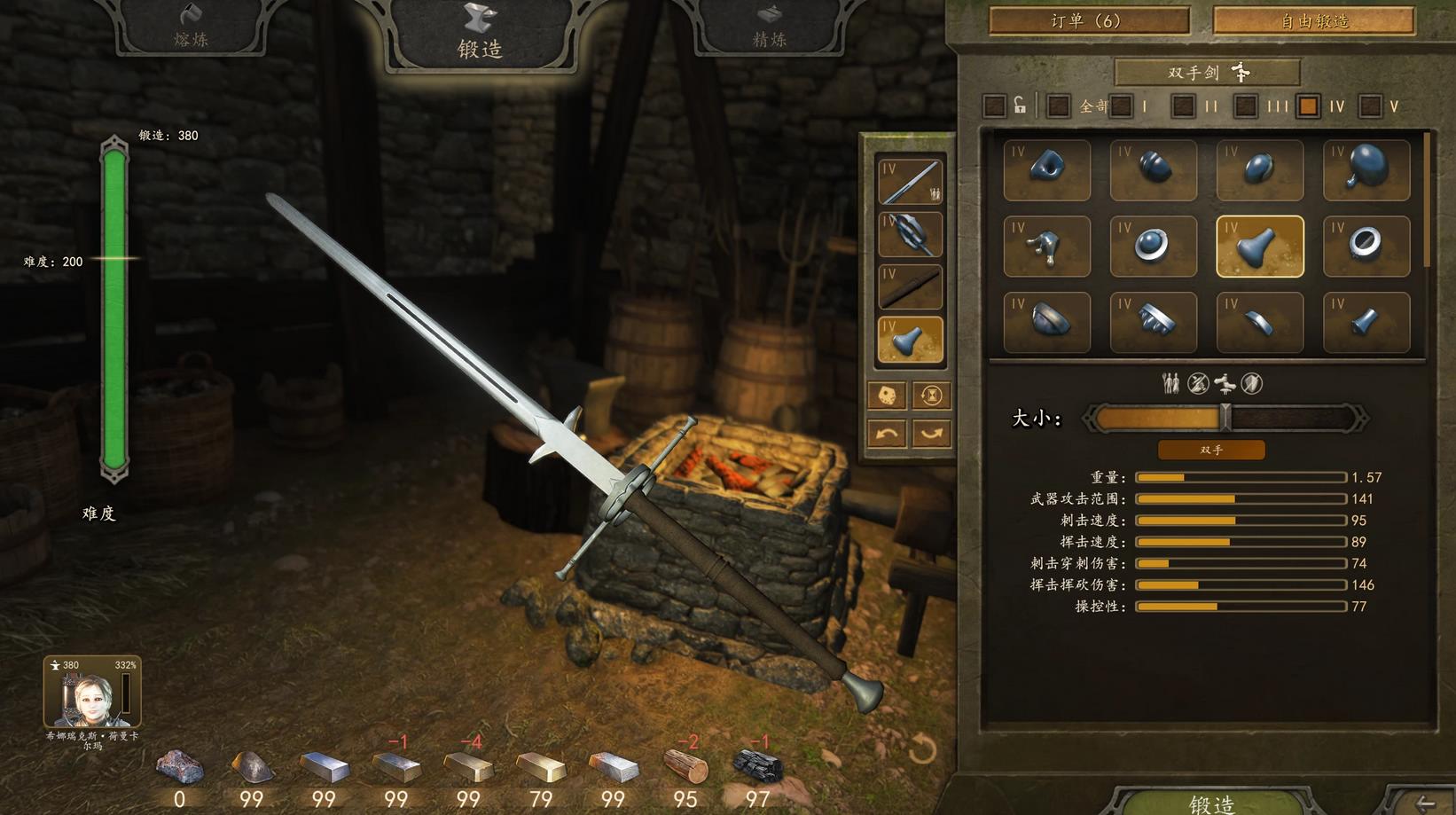
Task: Toggle the tier IV parts filter
Action: pos(1308,106)
